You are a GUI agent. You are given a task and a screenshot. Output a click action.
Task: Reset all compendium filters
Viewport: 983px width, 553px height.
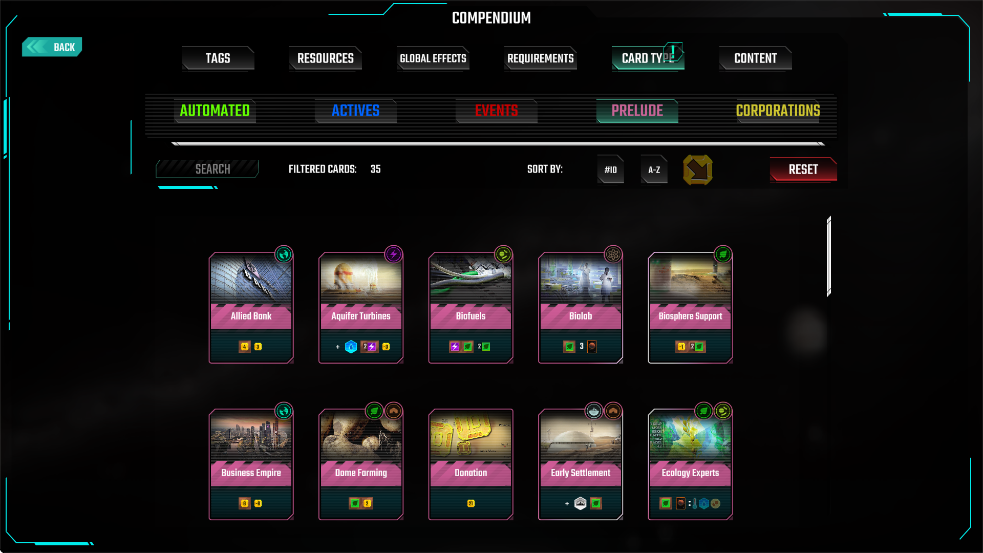(803, 170)
